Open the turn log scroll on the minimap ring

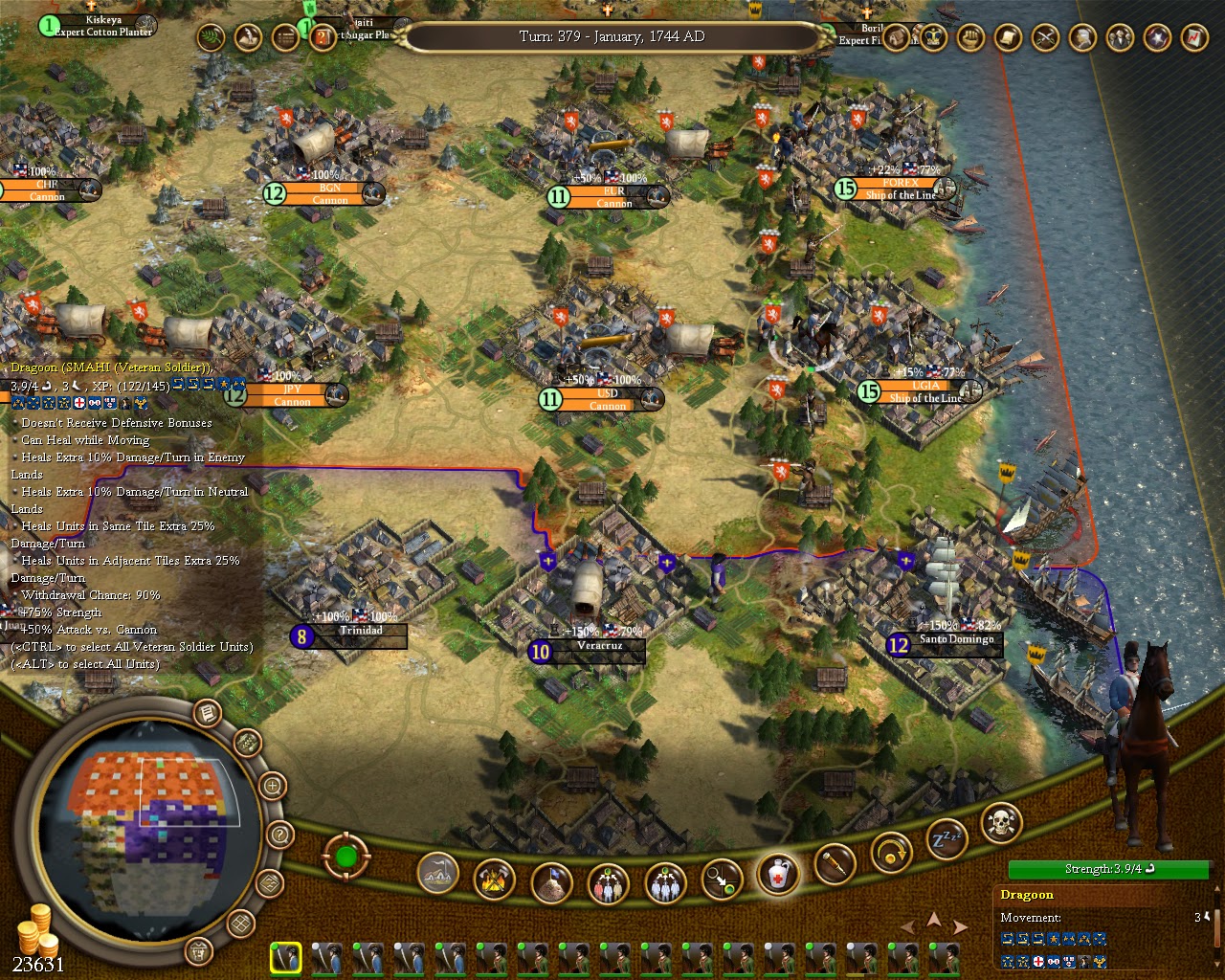(x=207, y=714)
